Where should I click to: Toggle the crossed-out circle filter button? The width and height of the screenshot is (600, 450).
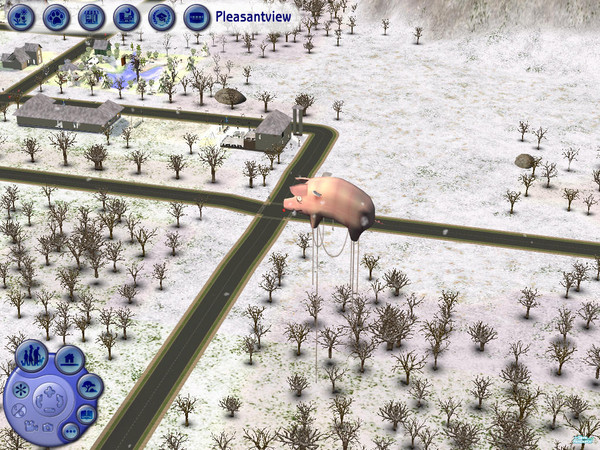click(17, 410)
